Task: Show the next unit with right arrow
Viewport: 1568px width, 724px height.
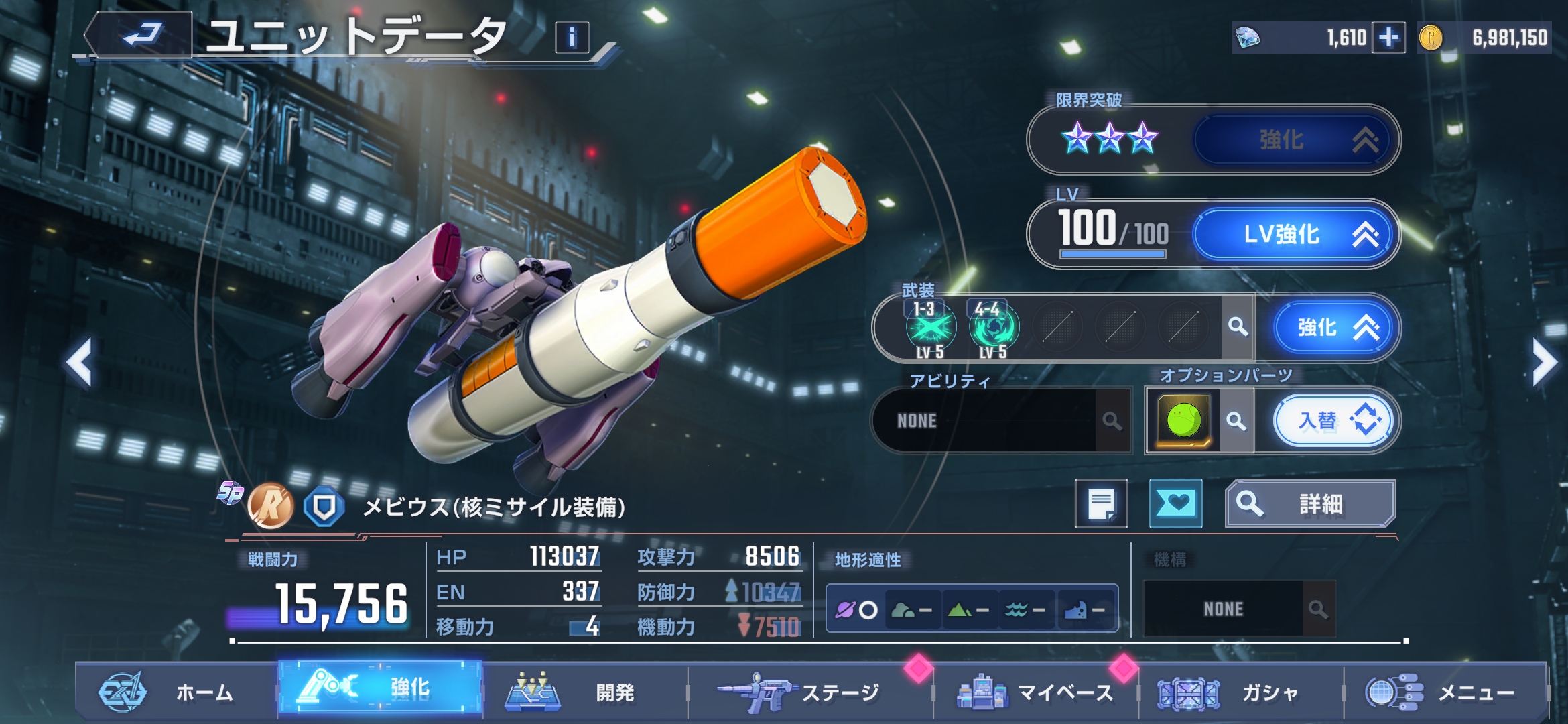Action: 1544,363
